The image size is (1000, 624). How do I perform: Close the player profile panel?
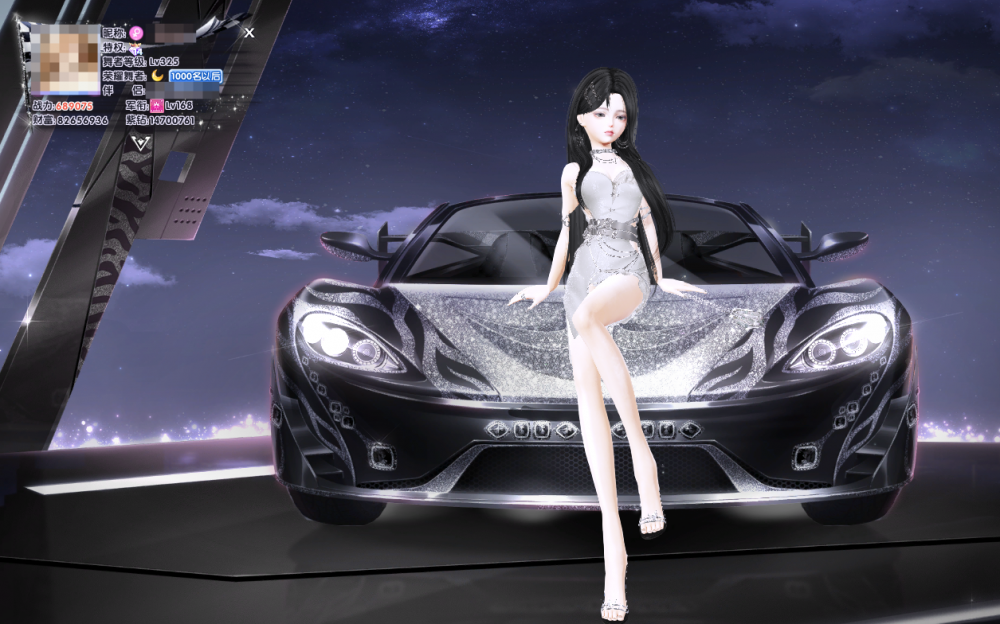249,32
